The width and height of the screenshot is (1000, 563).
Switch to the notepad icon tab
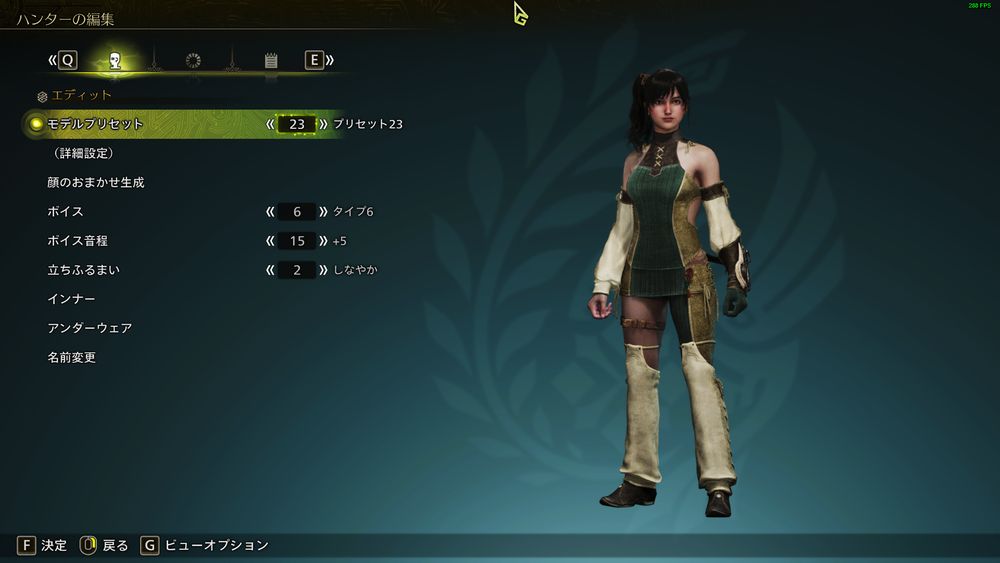pyautogui.click(x=271, y=61)
